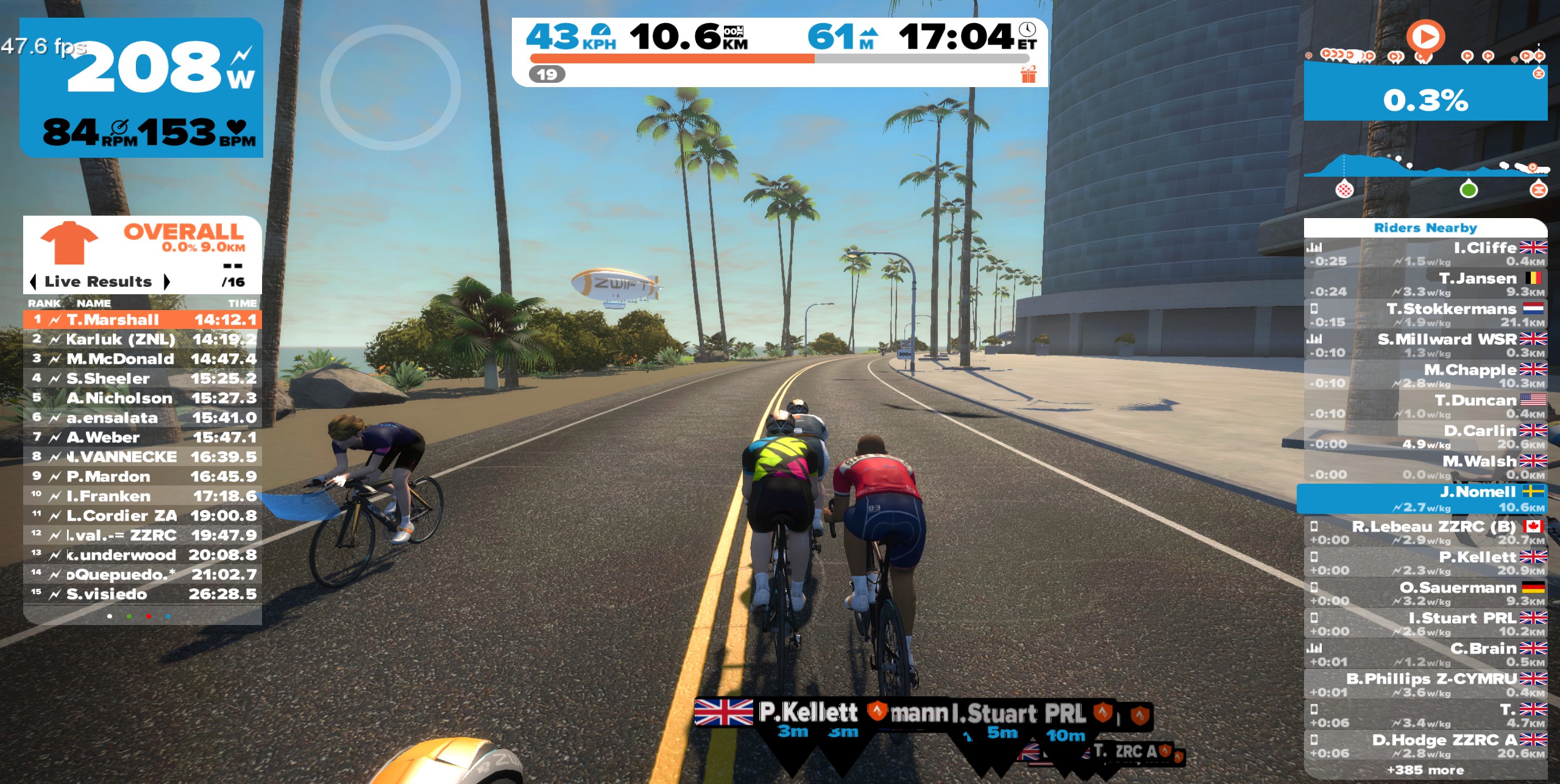Select D.Hodge ZZRC A rider row
Image resolution: width=1560 pixels, height=784 pixels.
[x=1425, y=746]
